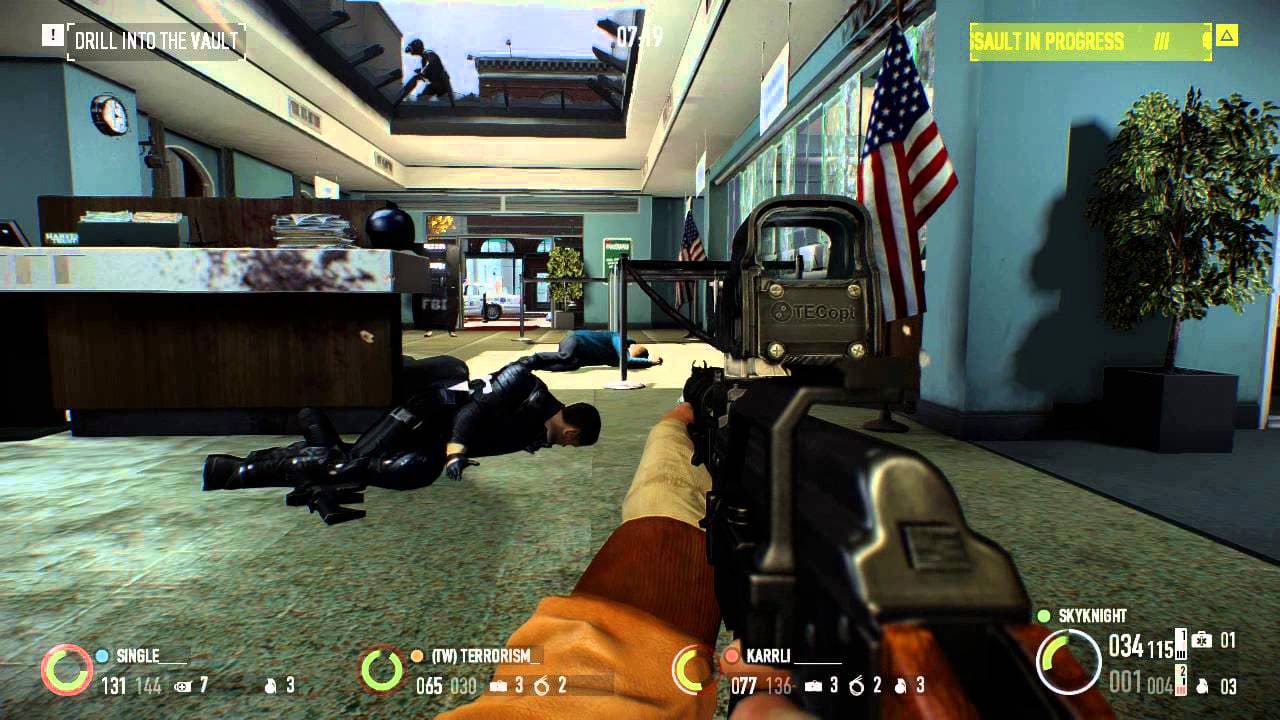Toggle KARRLI's red status indicator dot
Viewport: 1280px width, 720px height.
[x=732, y=657]
